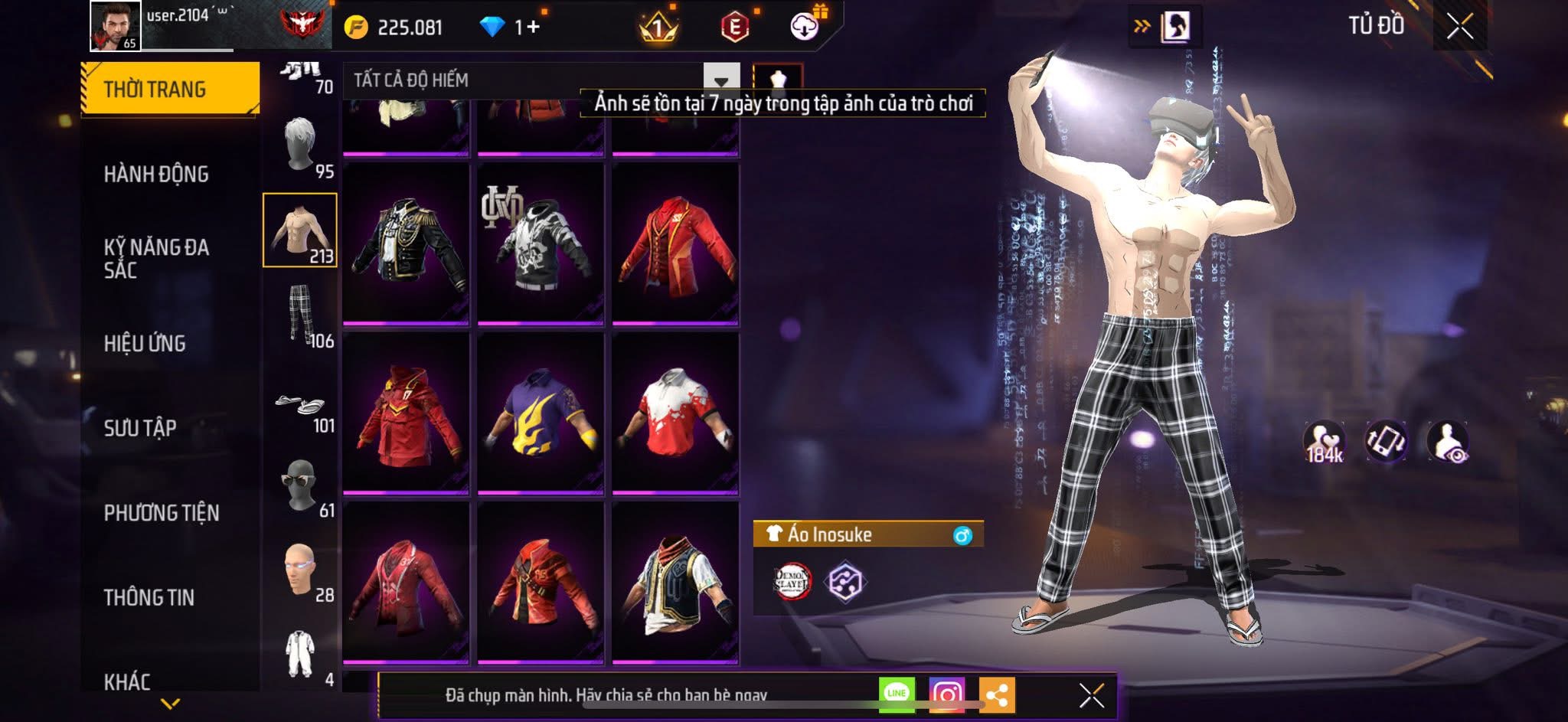Open the HIỆU ỨNG section
Screen dimensions: 1568x722
(145, 343)
